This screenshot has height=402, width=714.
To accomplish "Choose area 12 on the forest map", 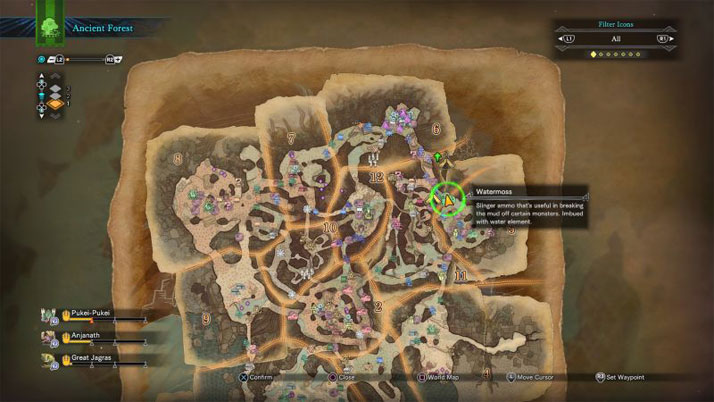I will (x=376, y=176).
